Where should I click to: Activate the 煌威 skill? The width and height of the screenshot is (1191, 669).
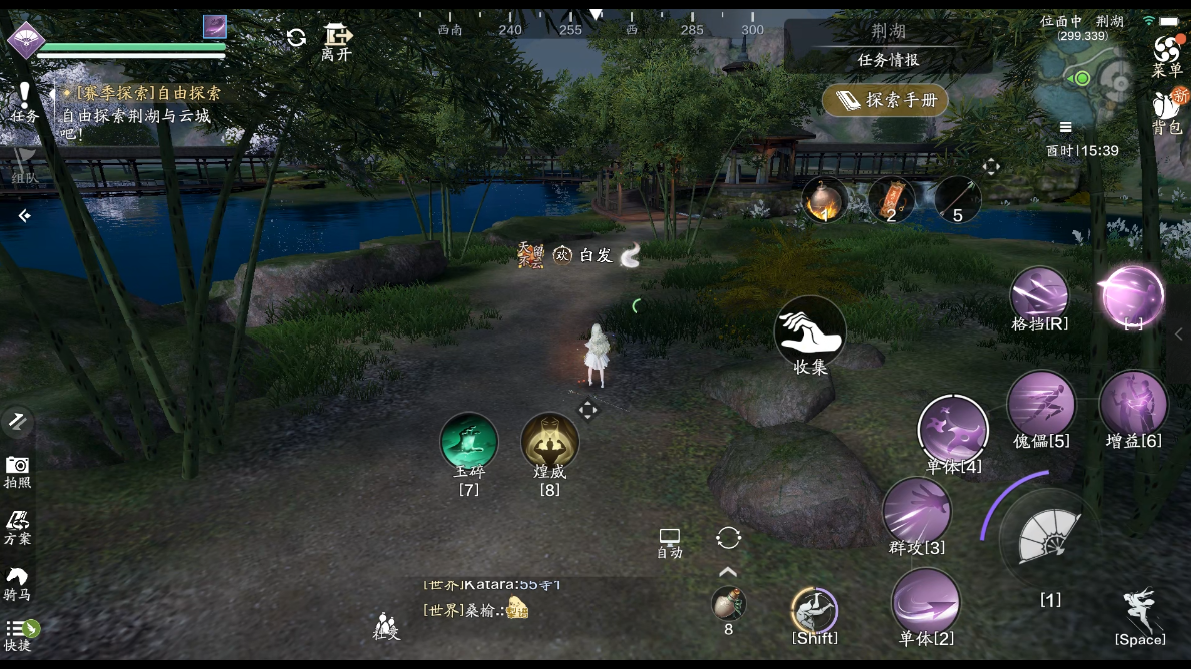coord(550,442)
